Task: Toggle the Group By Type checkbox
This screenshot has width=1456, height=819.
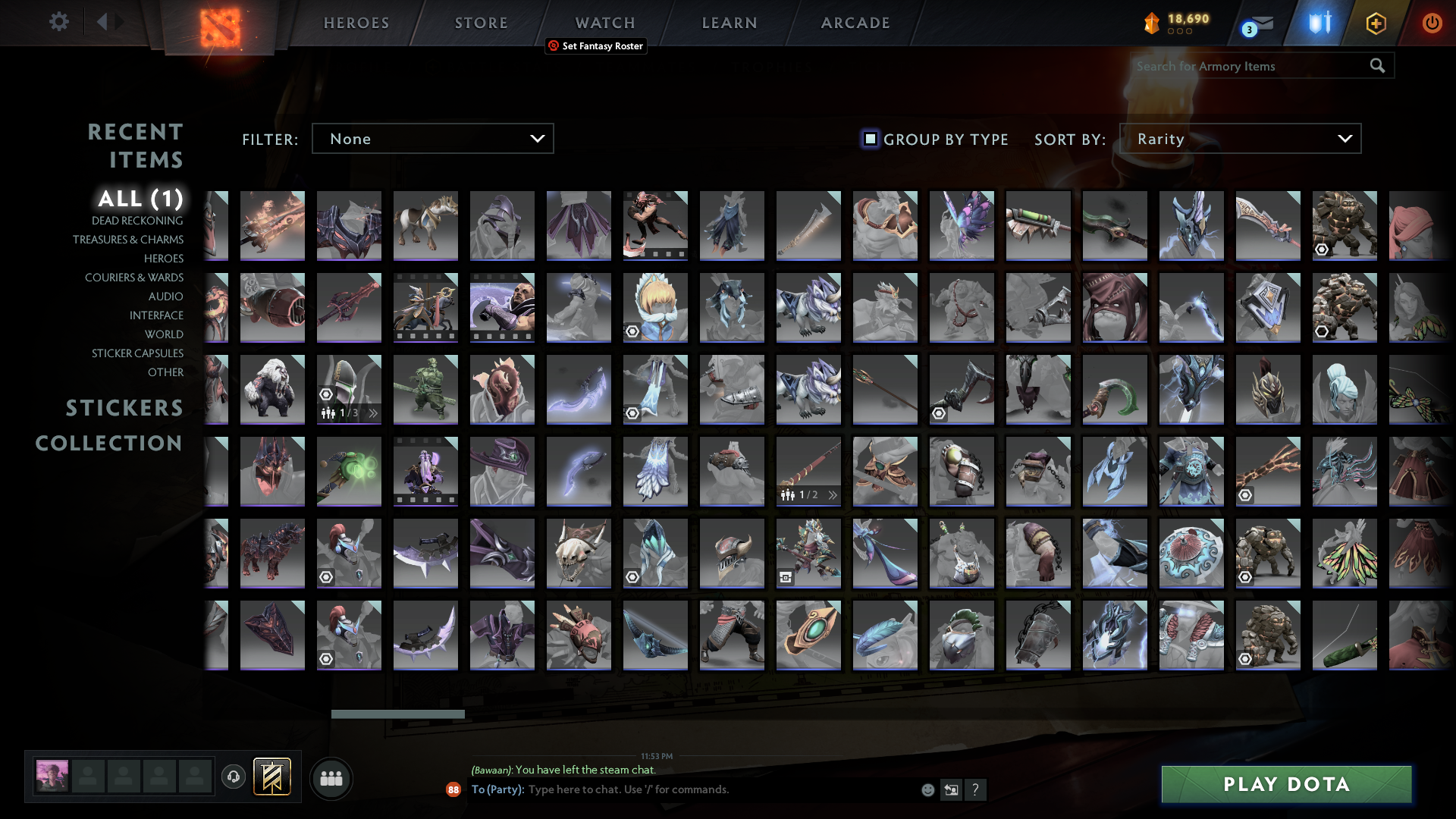Action: (869, 139)
